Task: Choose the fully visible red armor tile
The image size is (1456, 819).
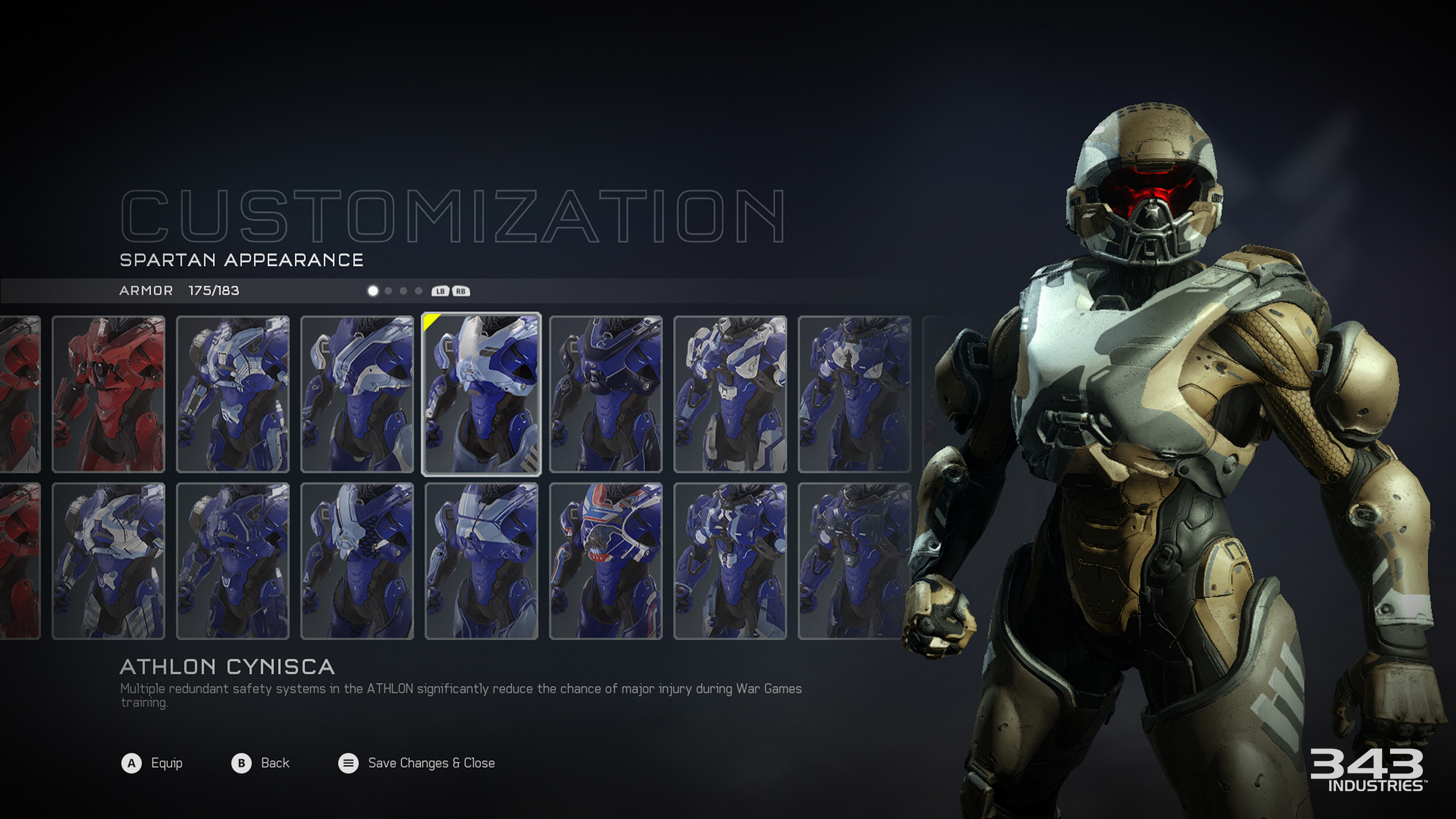Action: coord(108,394)
